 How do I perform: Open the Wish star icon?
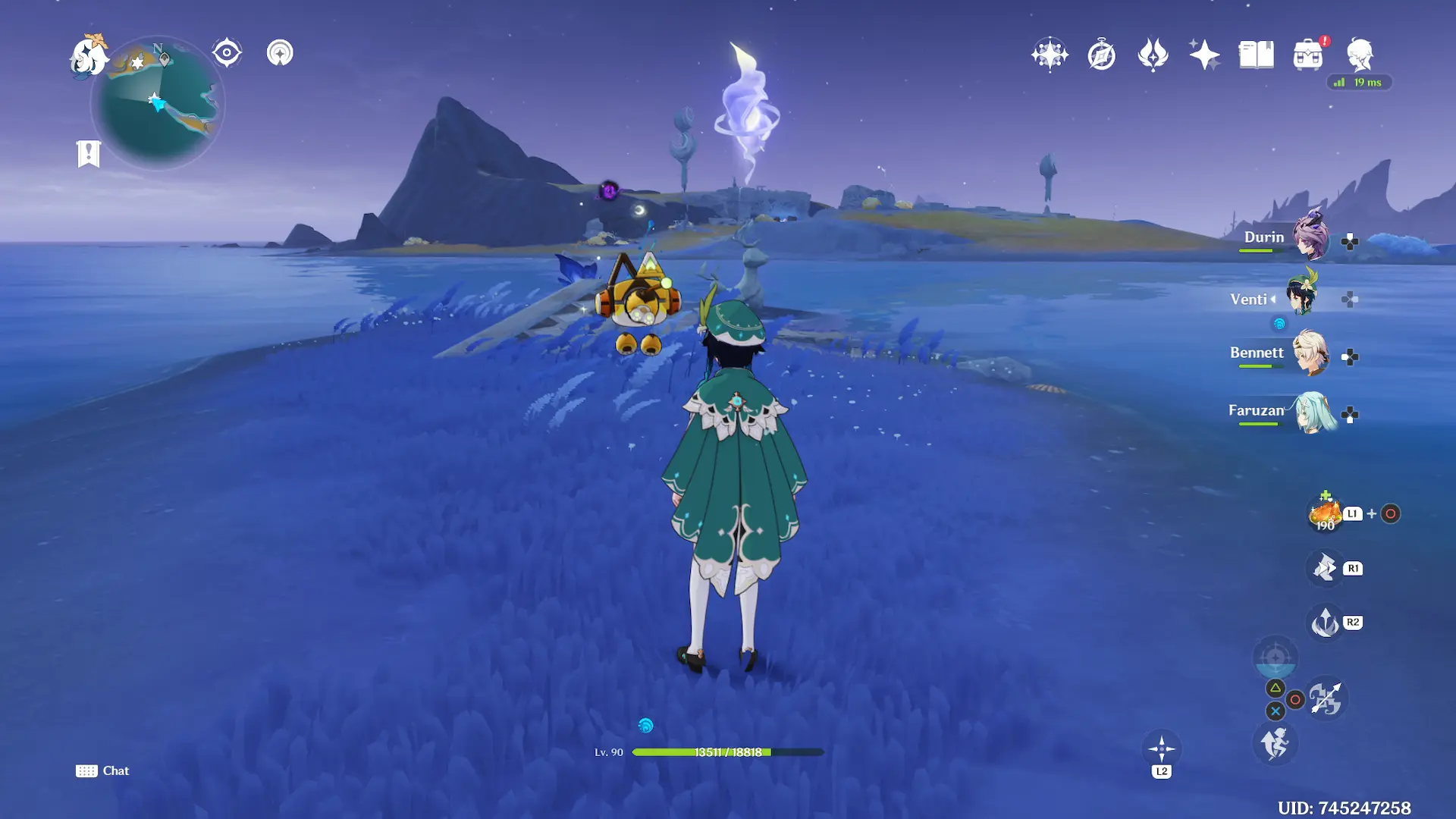[1050, 55]
